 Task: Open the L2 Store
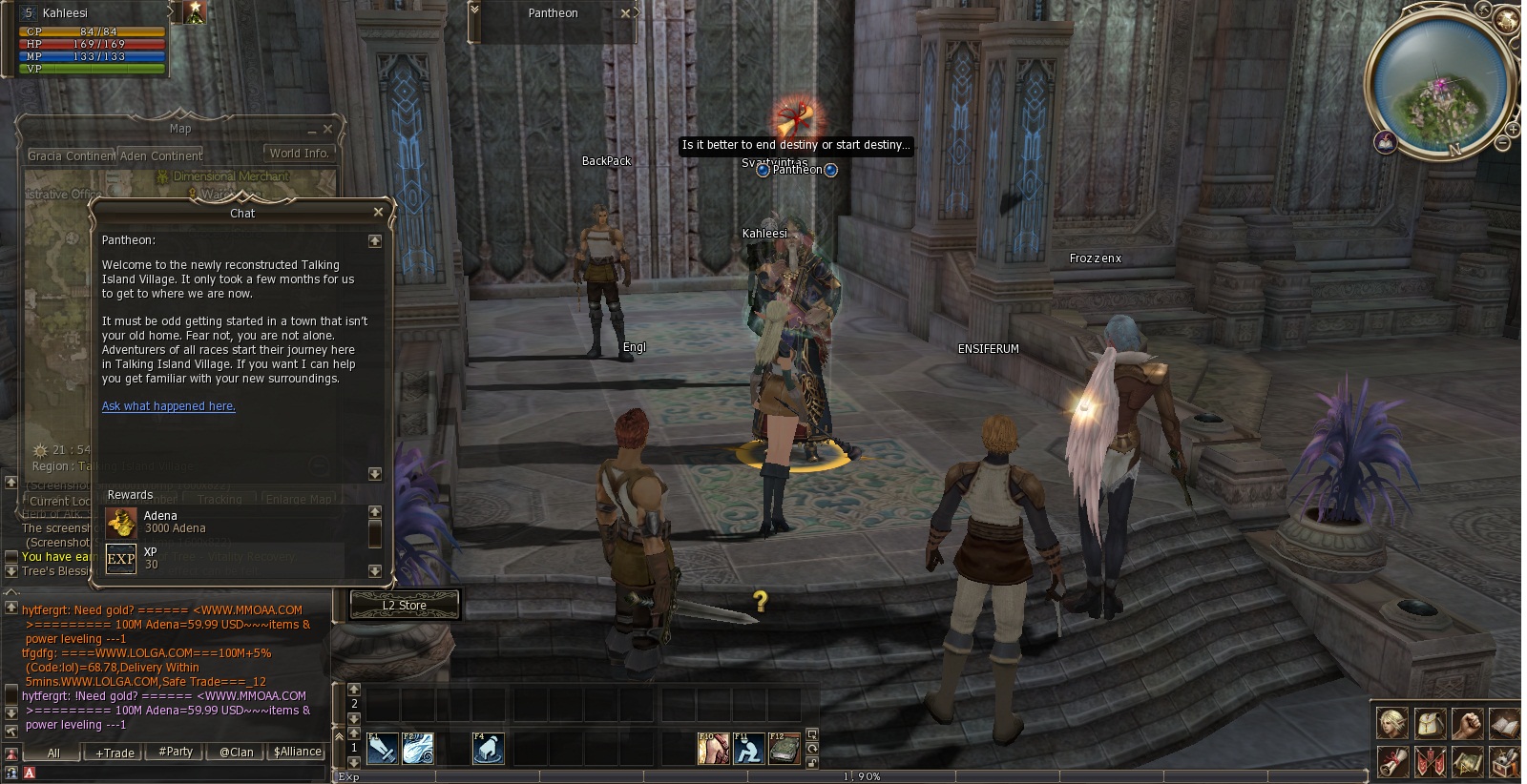coord(405,606)
